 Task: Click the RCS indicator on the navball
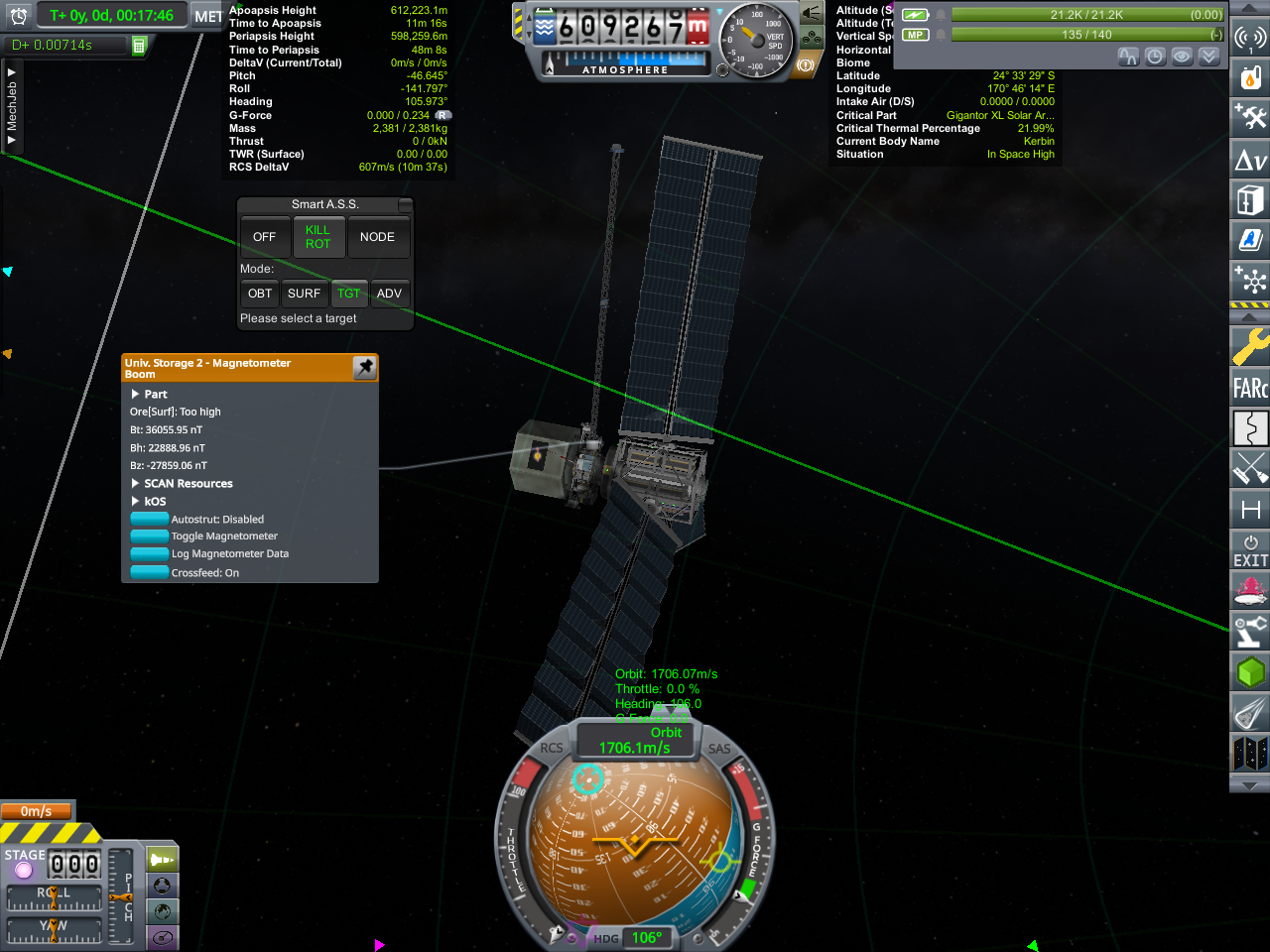coord(552,749)
